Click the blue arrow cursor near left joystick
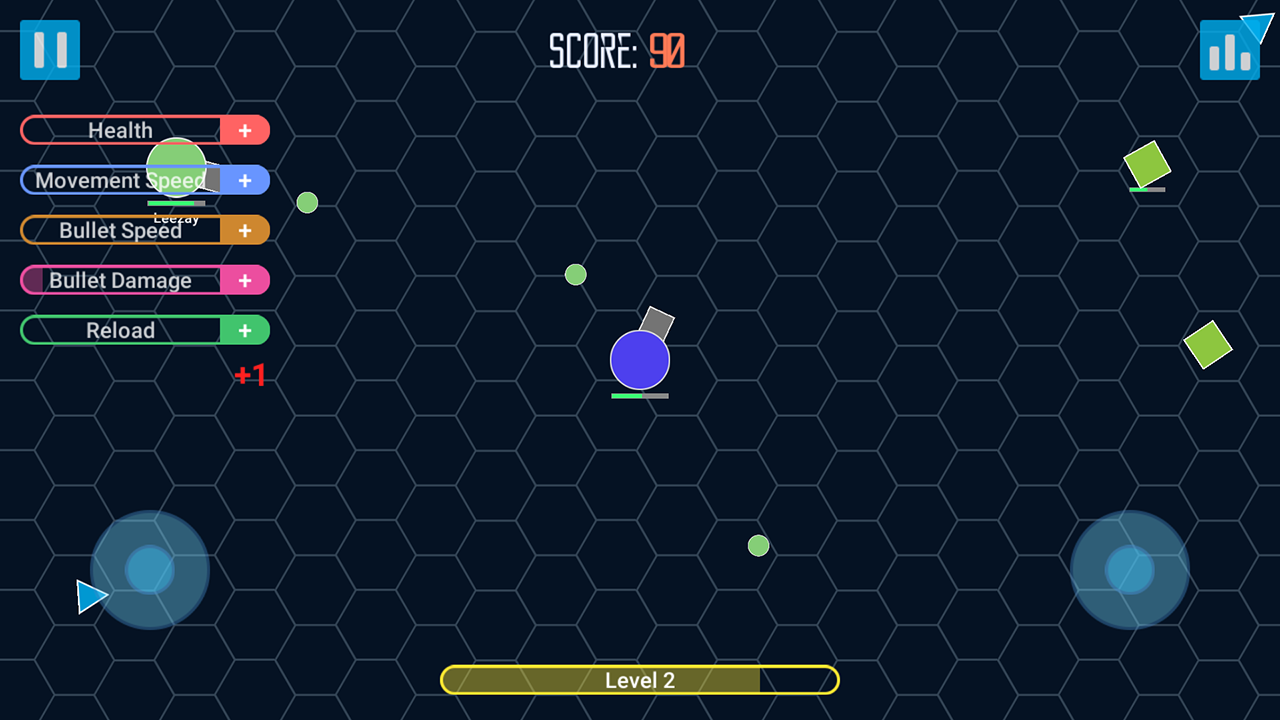The height and width of the screenshot is (720, 1280). (x=92, y=597)
